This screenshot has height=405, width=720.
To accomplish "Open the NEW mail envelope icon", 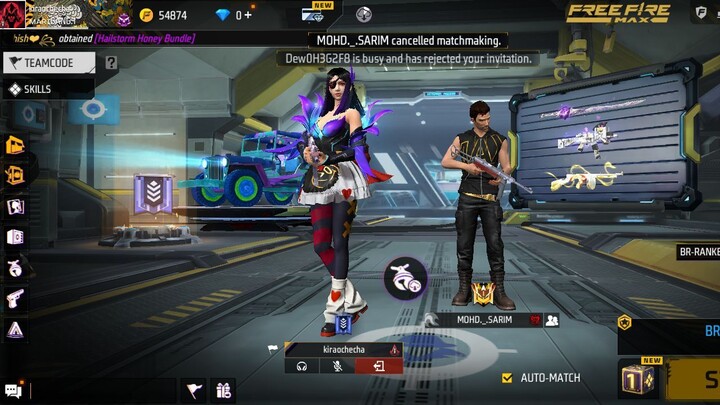I will pos(313,14).
